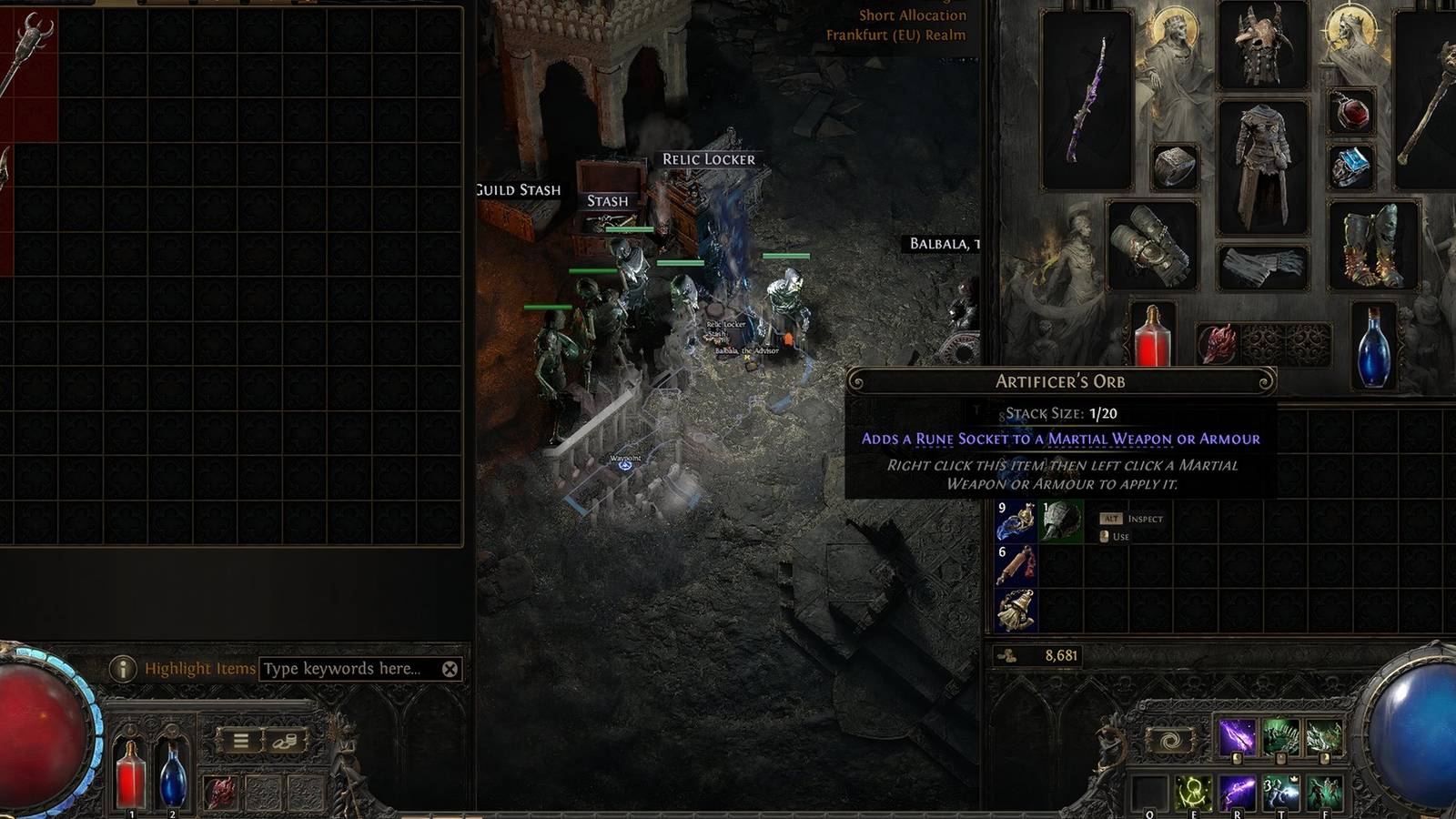Click the info icon next to Highlight Items
1456x819 pixels.
click(x=124, y=667)
